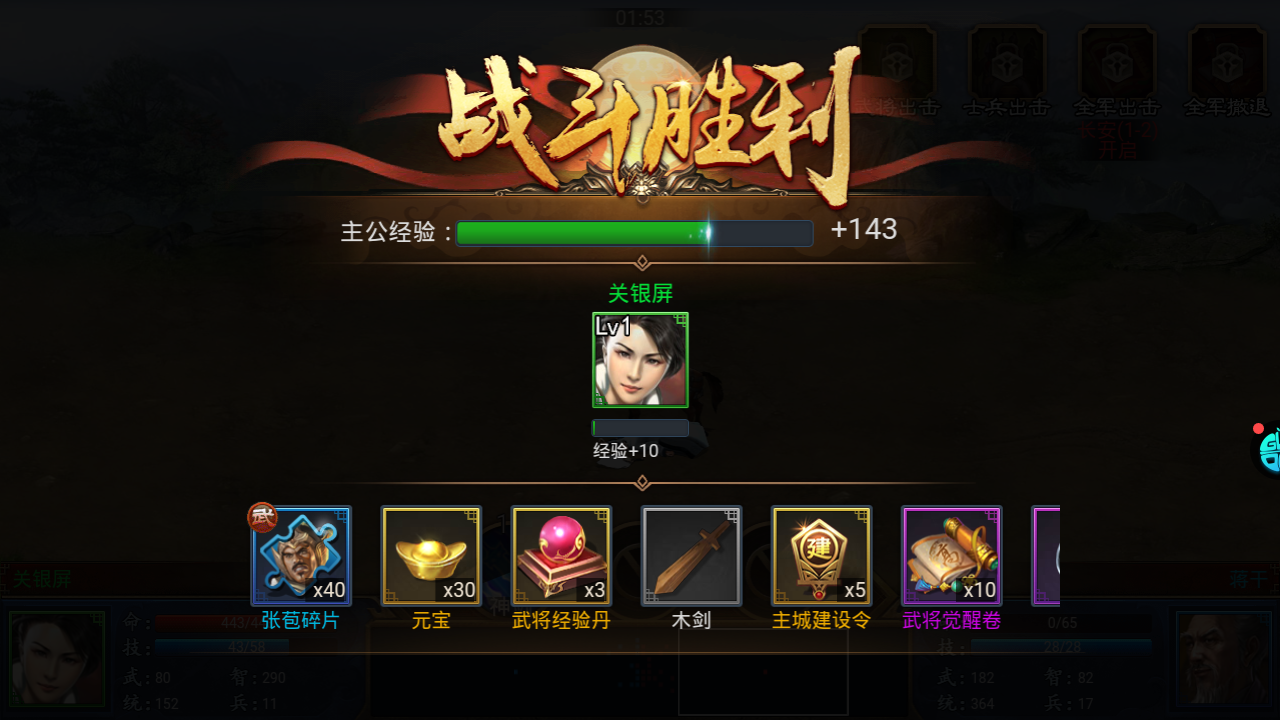This screenshot has width=1280, height=720.
Task: Click the 主公经验 experience progress bar
Action: pos(634,232)
